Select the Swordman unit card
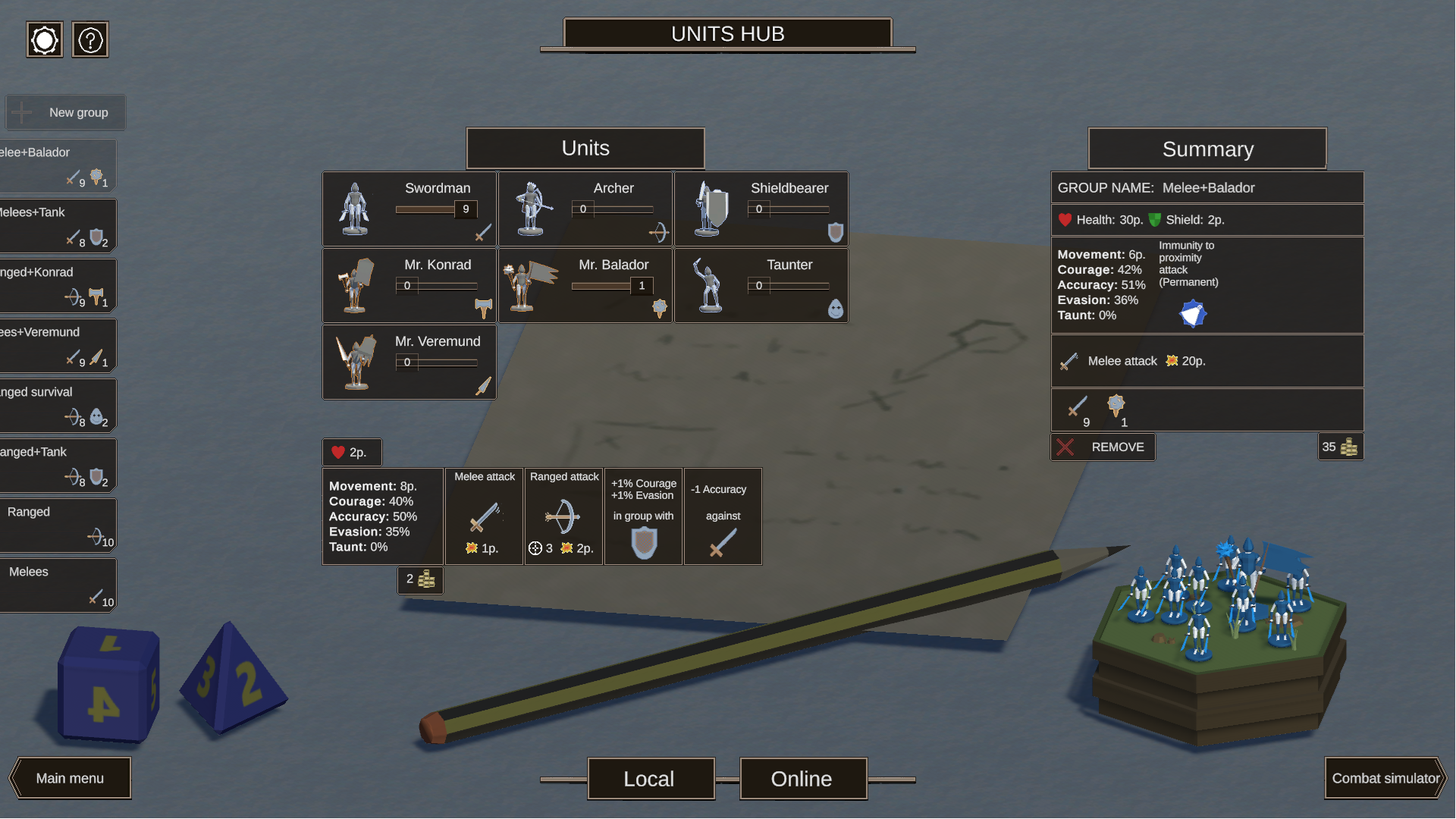 point(409,209)
